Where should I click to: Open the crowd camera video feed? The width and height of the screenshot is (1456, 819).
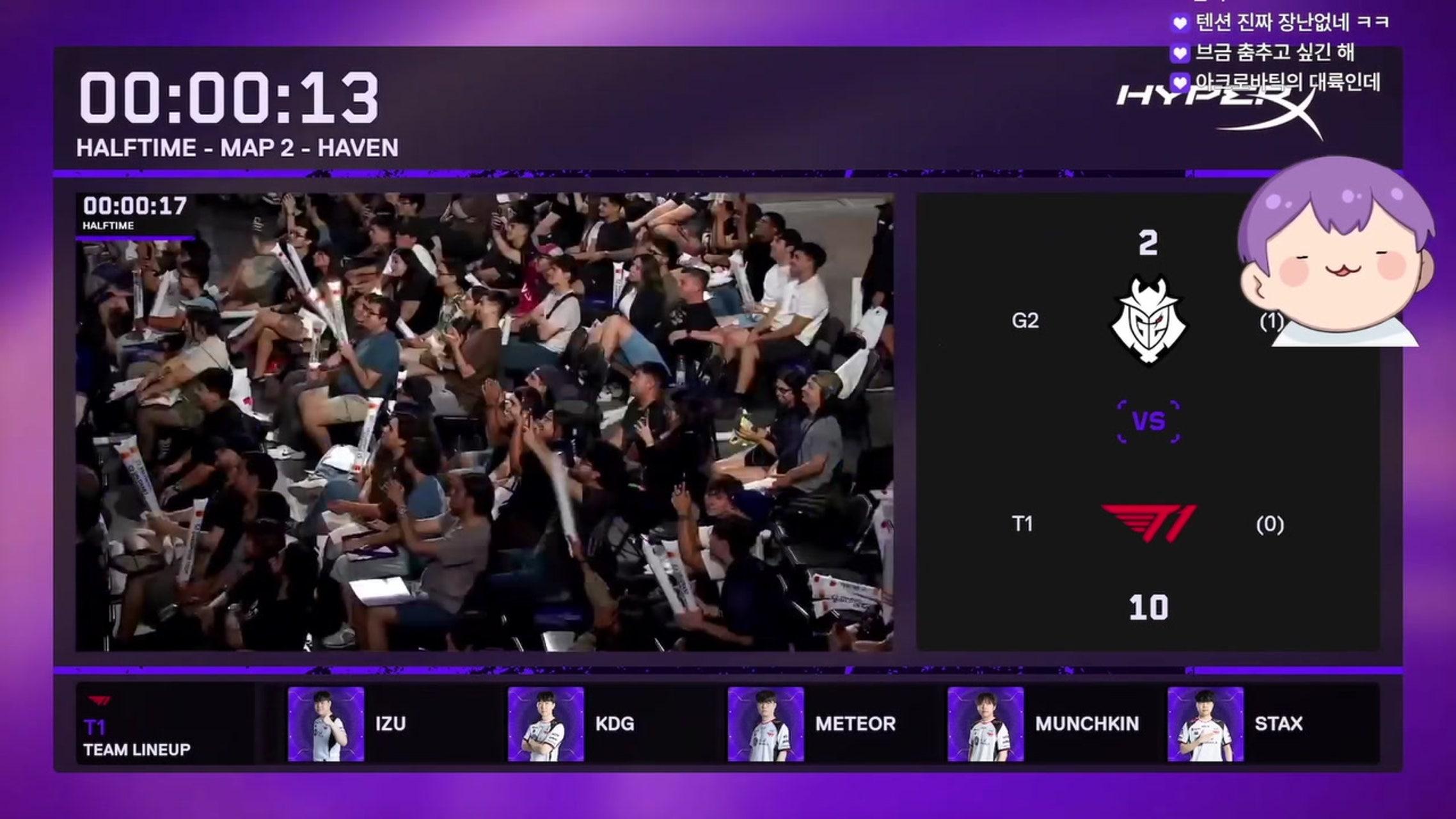point(484,422)
